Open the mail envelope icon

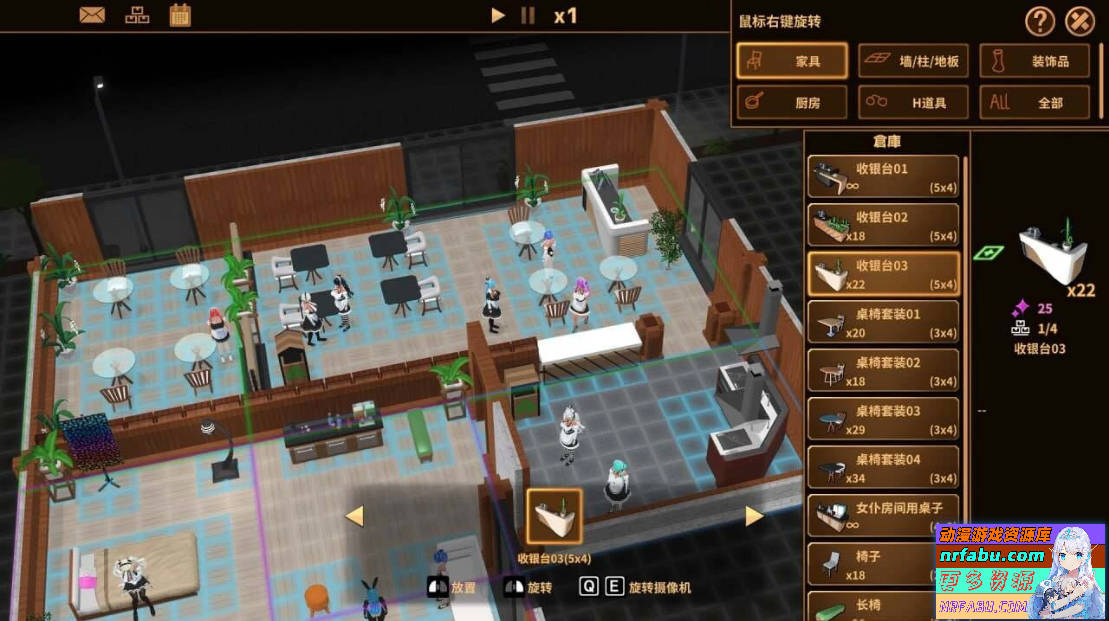pos(92,15)
